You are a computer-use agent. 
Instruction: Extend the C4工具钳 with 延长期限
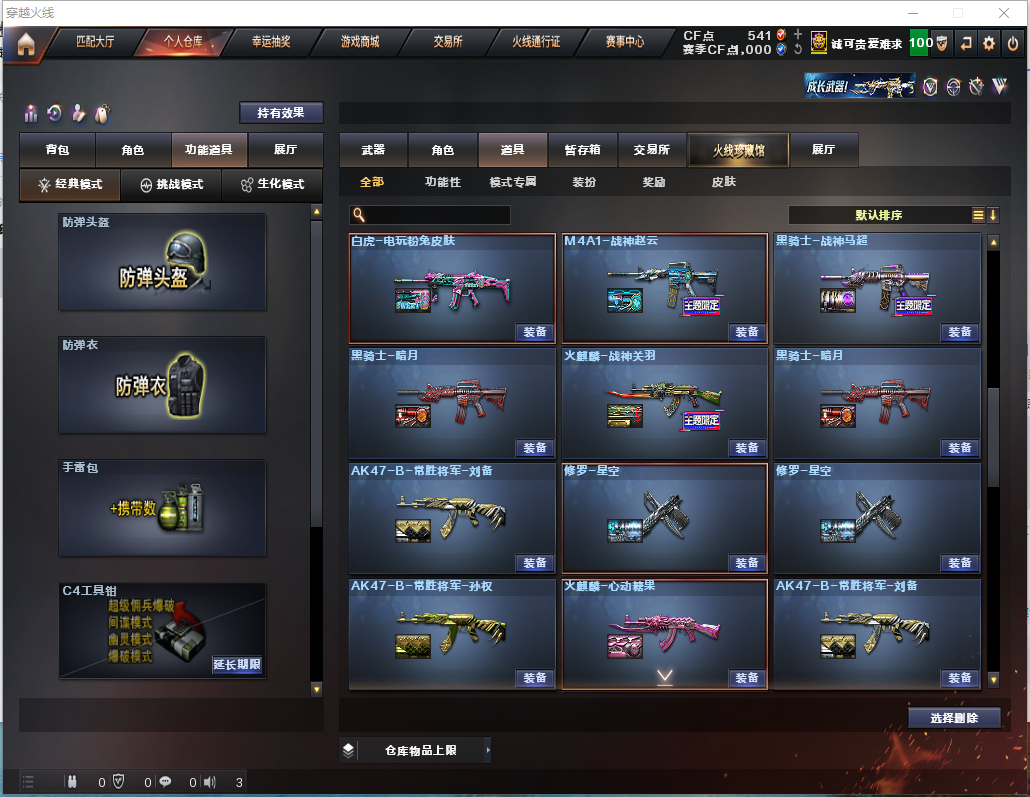(237, 664)
